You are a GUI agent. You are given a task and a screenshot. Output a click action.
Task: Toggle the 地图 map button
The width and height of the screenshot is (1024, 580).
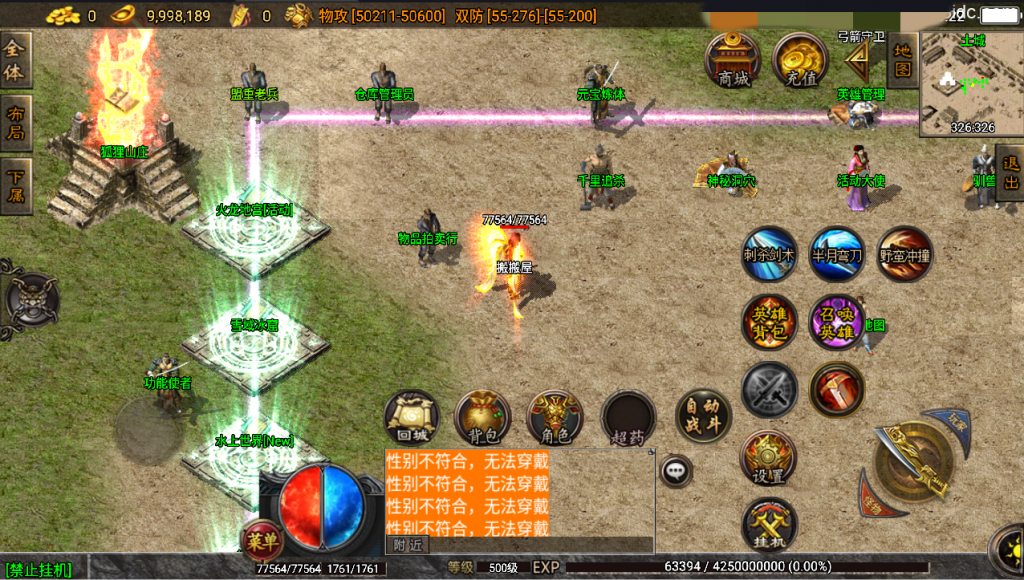click(x=903, y=60)
